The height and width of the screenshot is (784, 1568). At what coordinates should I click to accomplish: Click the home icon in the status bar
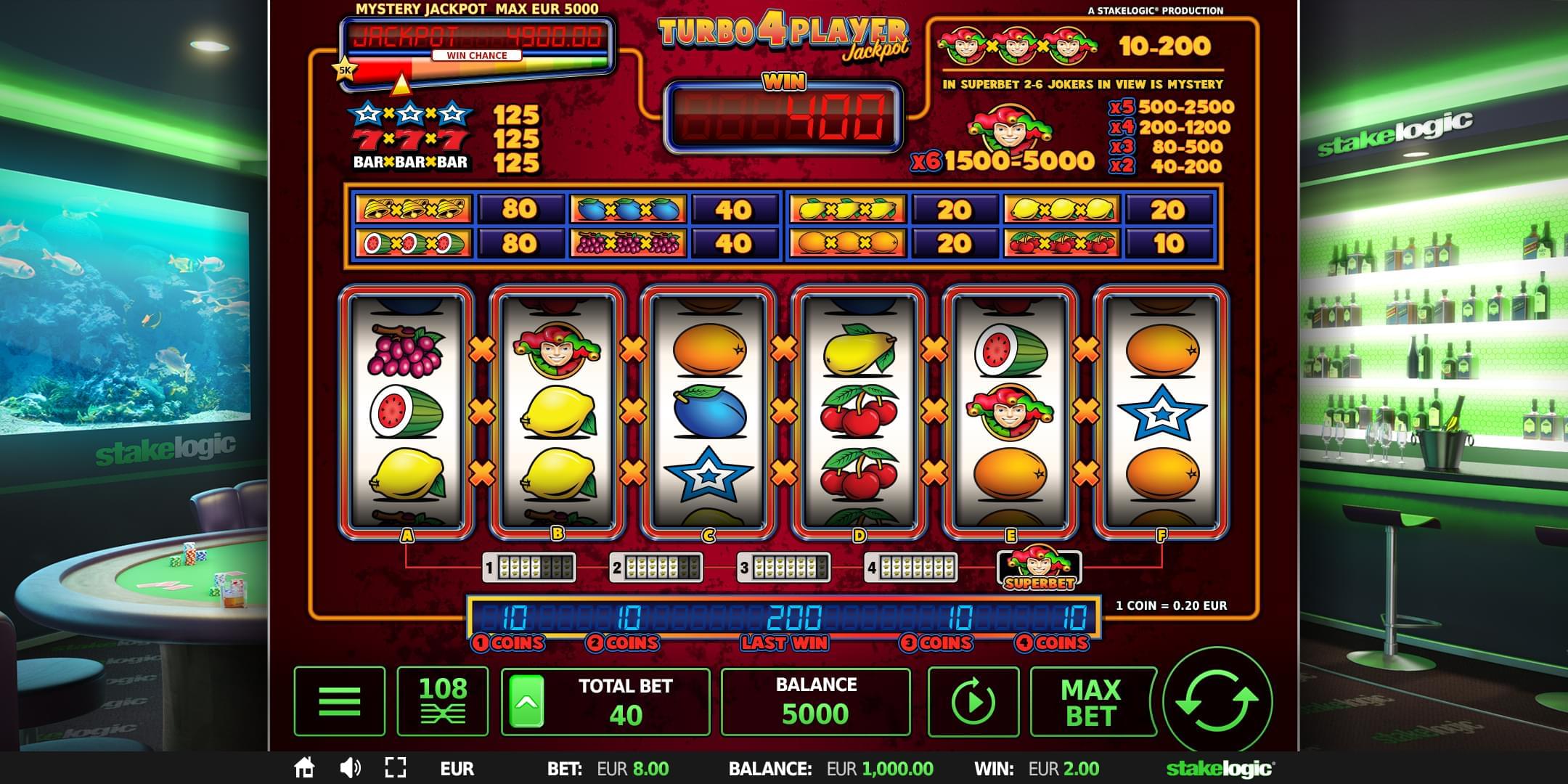tap(306, 767)
